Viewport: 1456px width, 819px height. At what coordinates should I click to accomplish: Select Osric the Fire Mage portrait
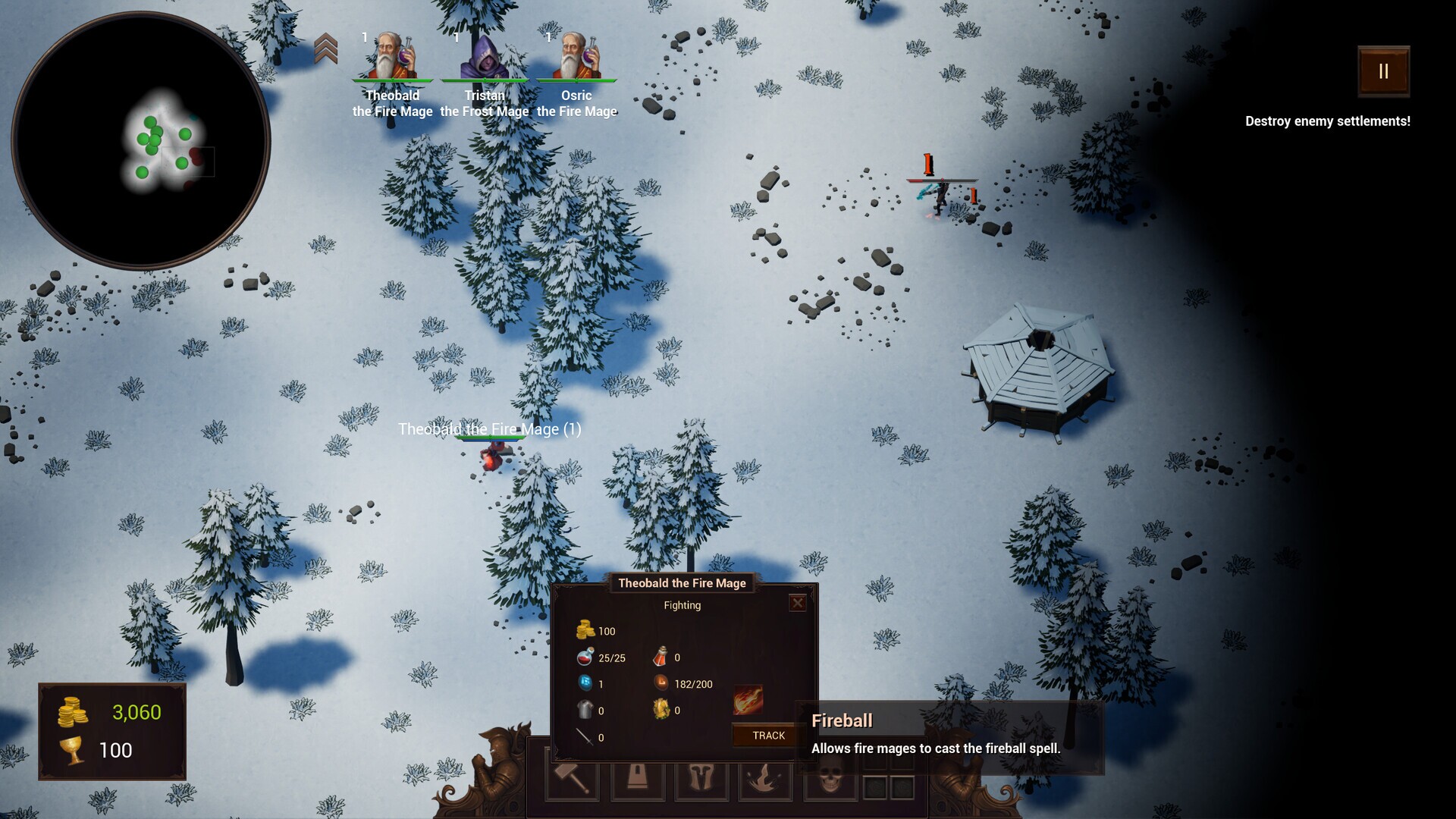578,57
